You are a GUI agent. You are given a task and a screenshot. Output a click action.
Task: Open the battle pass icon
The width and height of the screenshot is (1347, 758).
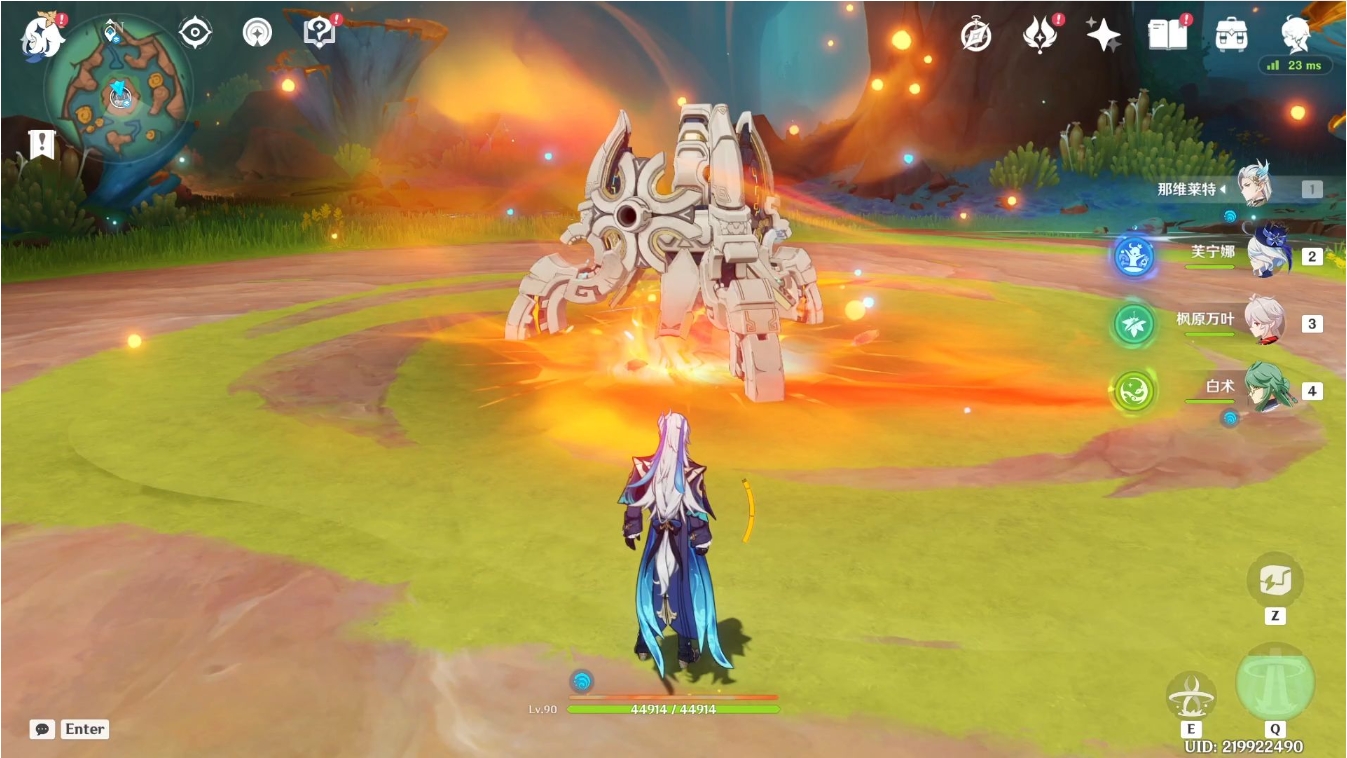(x=1040, y=35)
